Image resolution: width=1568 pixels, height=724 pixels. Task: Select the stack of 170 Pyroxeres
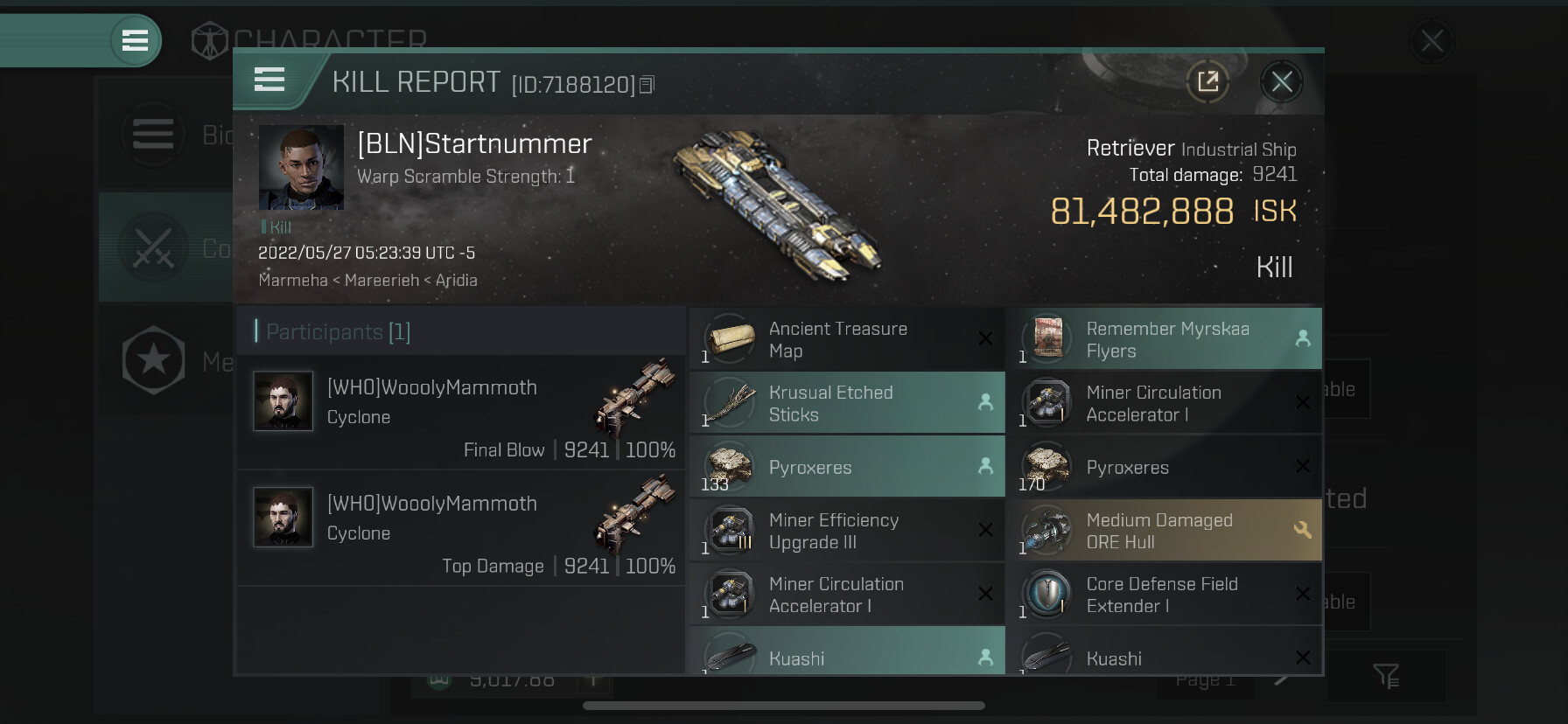click(x=1163, y=467)
